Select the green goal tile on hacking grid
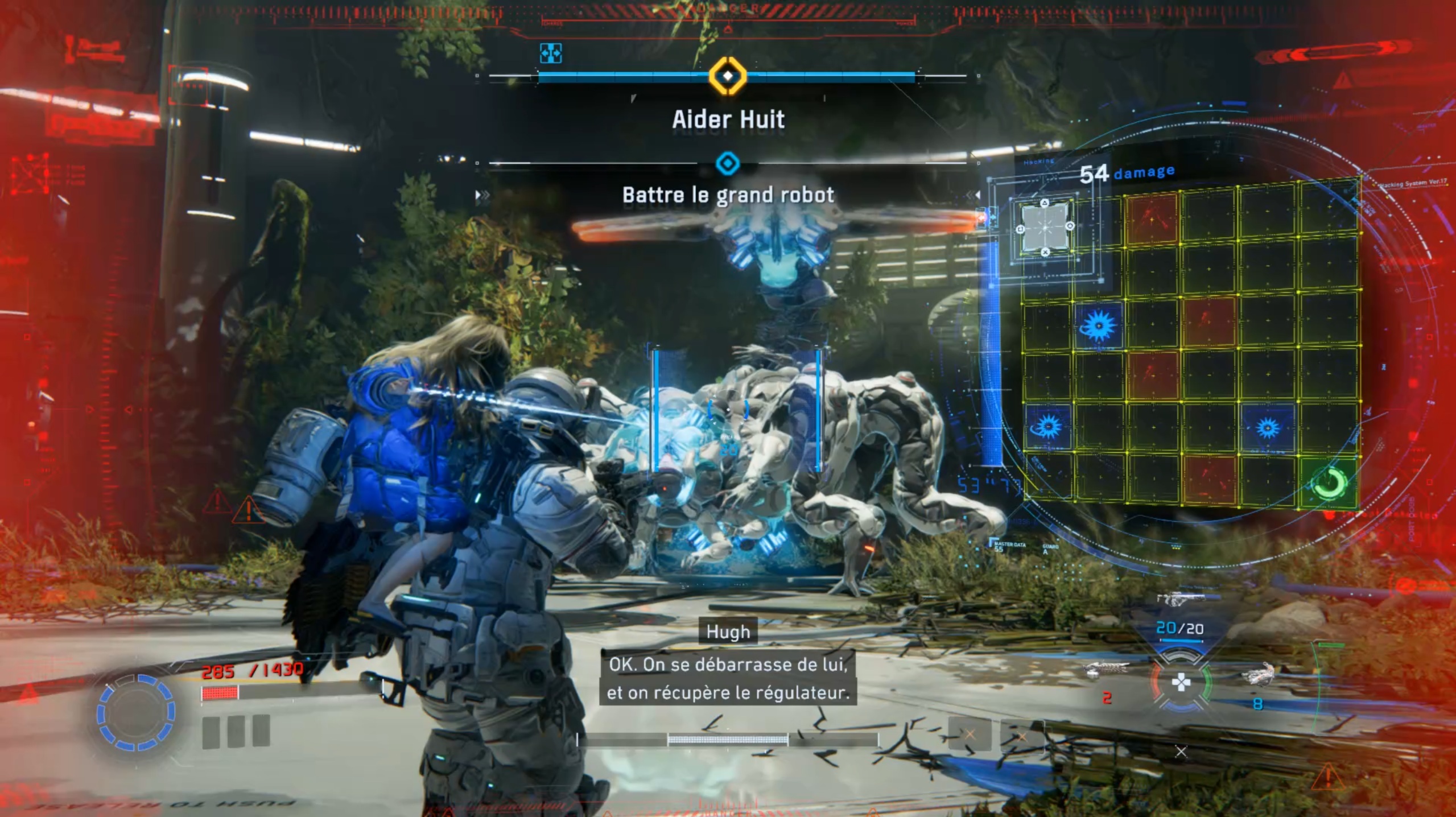The height and width of the screenshot is (817, 1456). tap(1330, 482)
